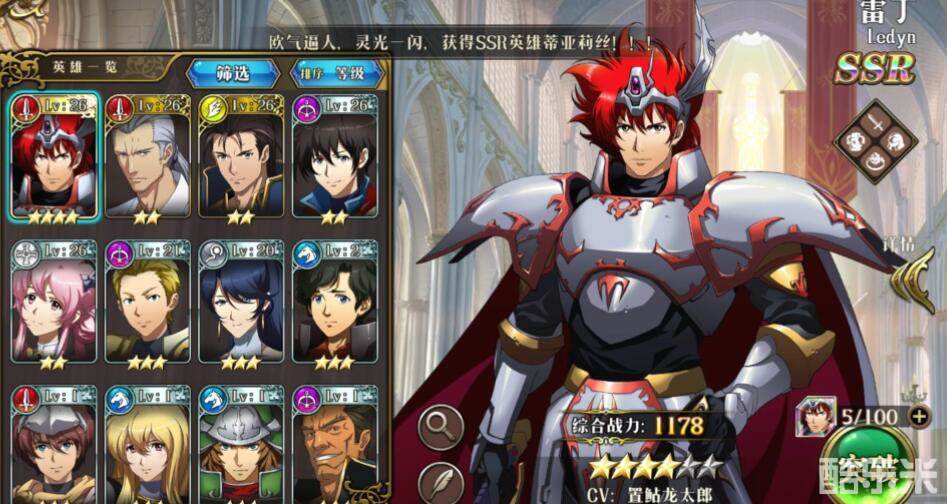Choose the short blond-haired Lv 21 hero card
Screen dimensions: 947x504
(x=147, y=304)
